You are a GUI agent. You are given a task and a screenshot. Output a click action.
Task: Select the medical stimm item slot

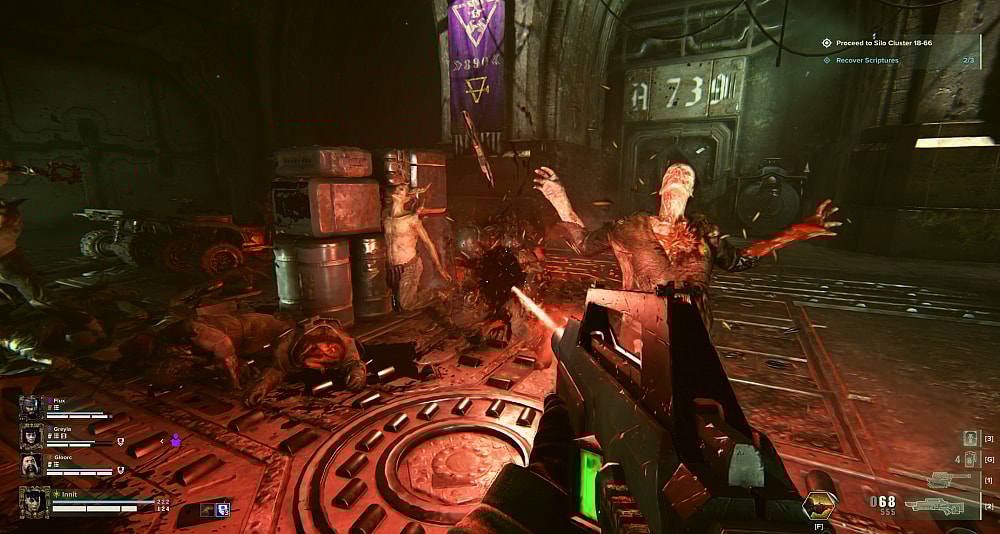tap(969, 438)
